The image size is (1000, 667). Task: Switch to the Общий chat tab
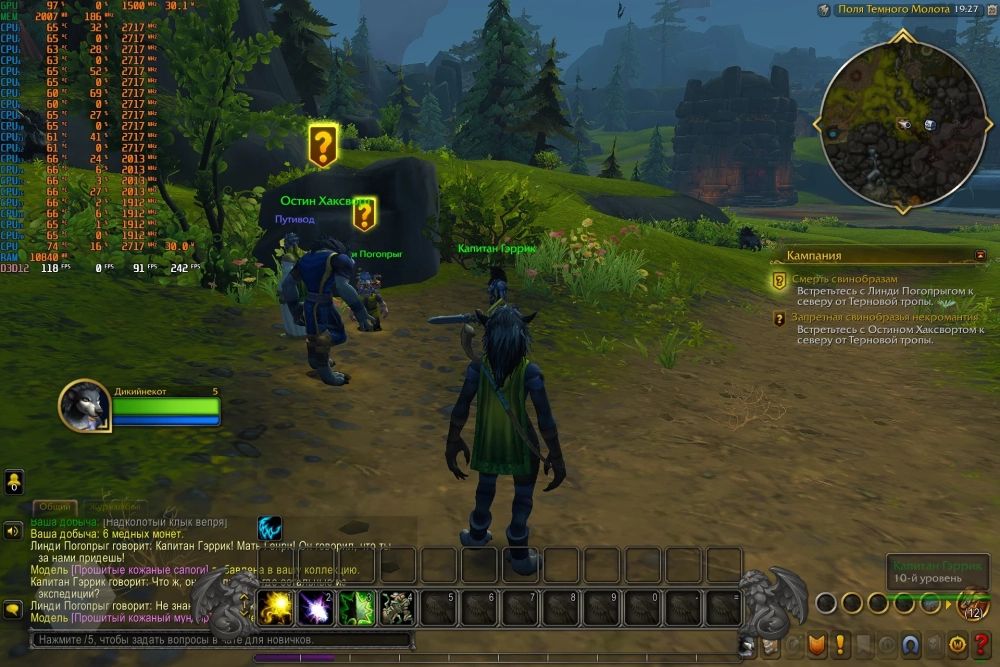[x=54, y=507]
